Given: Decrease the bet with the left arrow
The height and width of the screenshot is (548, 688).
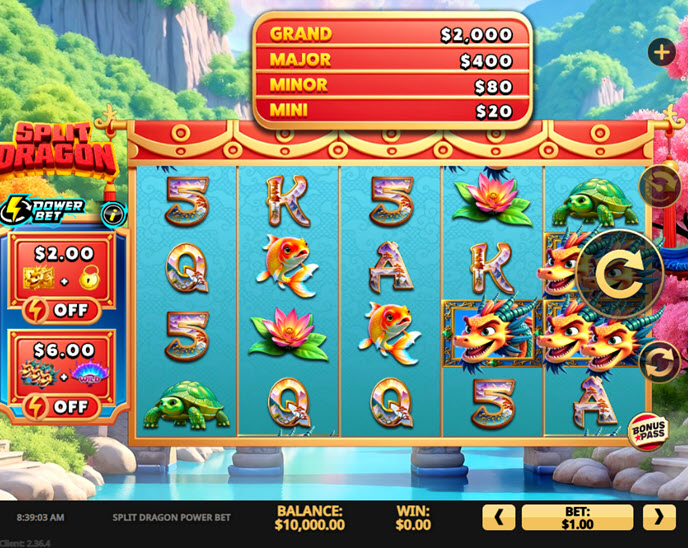Looking at the screenshot, I should (x=499, y=517).
